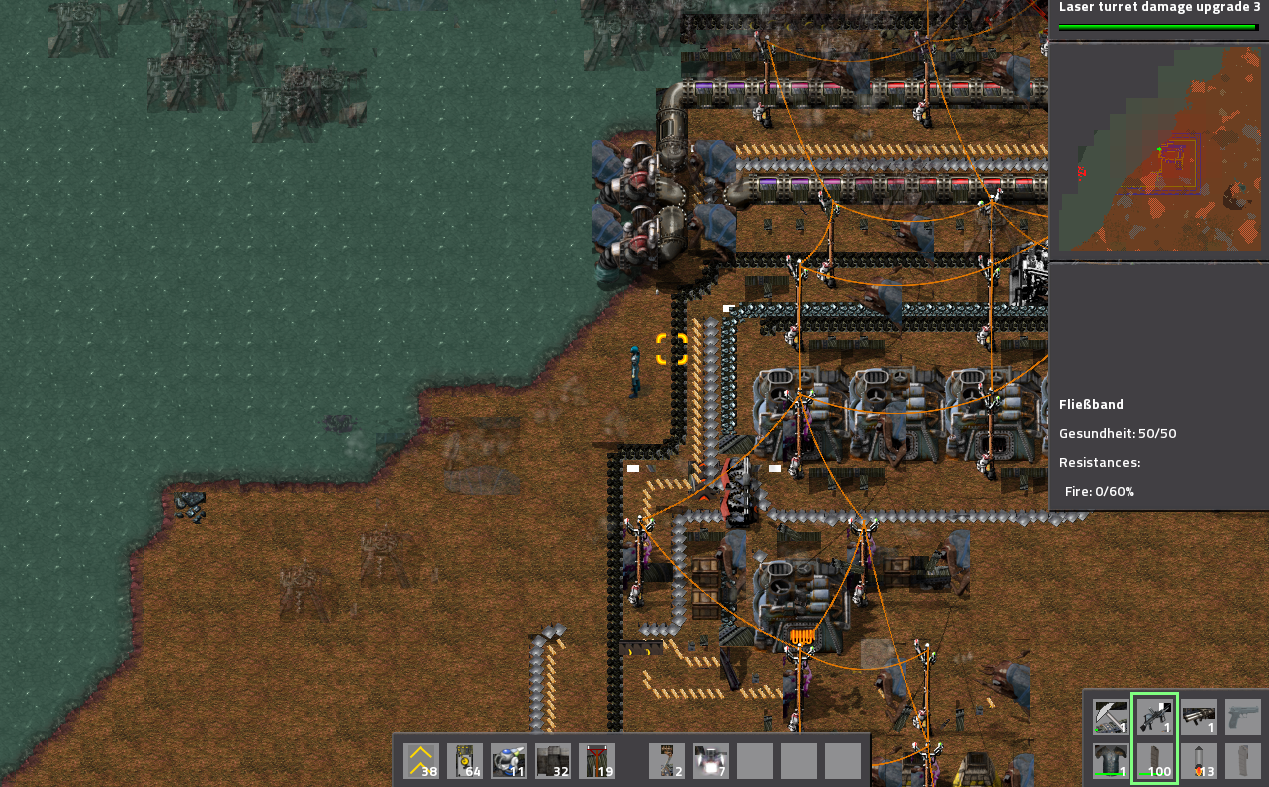
Task: Choose the blue machine stack of 11
Action: point(509,761)
